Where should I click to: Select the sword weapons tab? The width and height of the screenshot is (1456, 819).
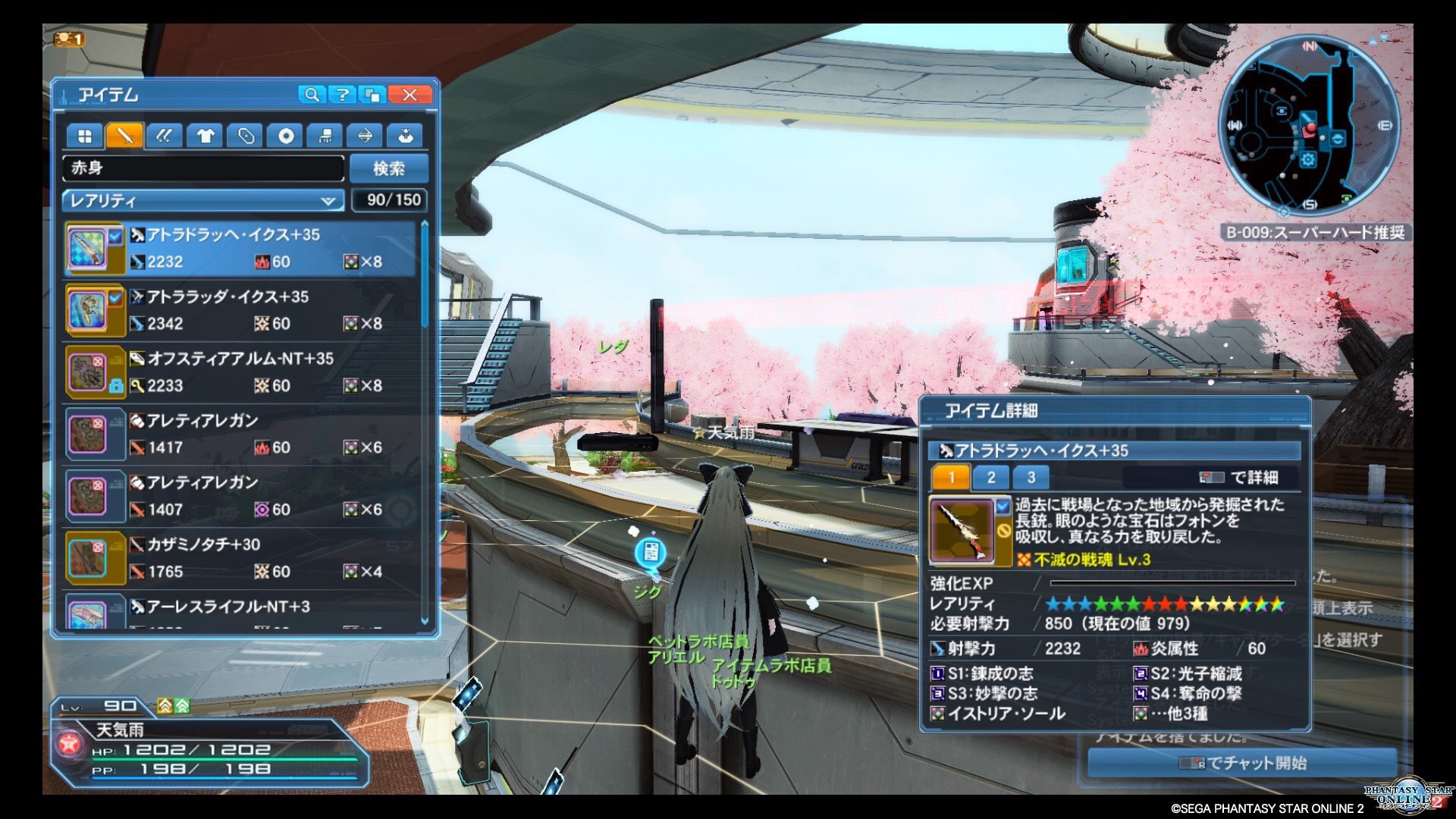pos(124,136)
